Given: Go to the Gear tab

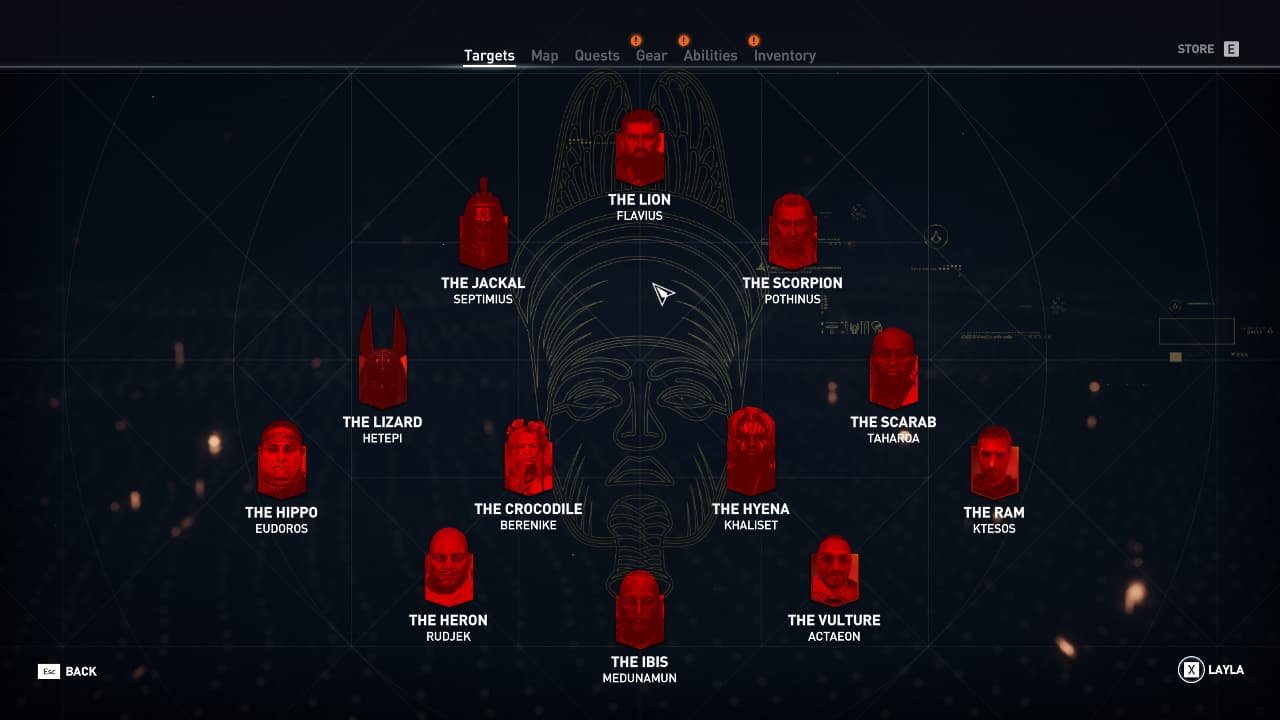Looking at the screenshot, I should [x=651, y=56].
